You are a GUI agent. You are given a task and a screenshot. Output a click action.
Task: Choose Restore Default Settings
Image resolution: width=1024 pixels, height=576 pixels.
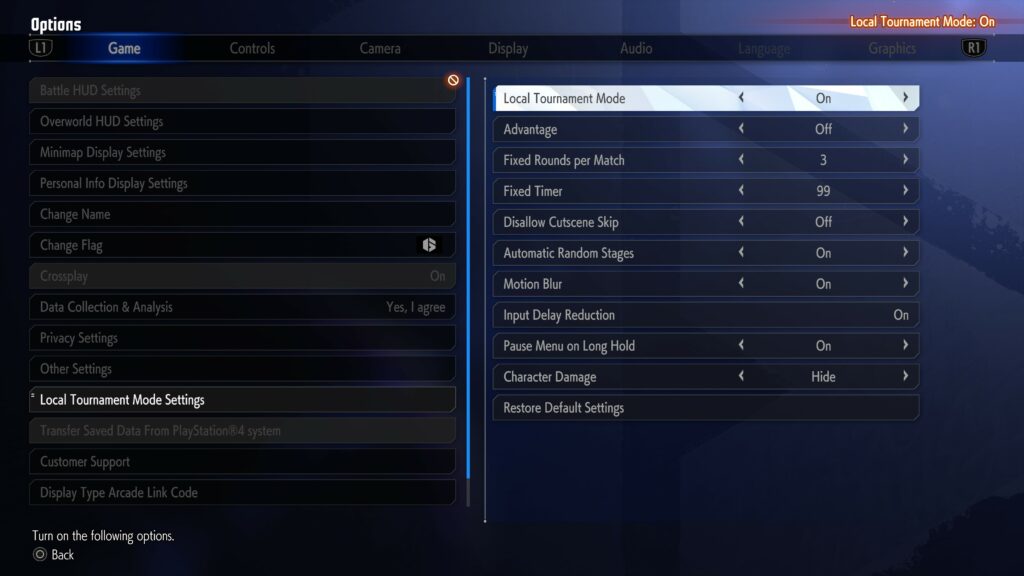(705, 408)
